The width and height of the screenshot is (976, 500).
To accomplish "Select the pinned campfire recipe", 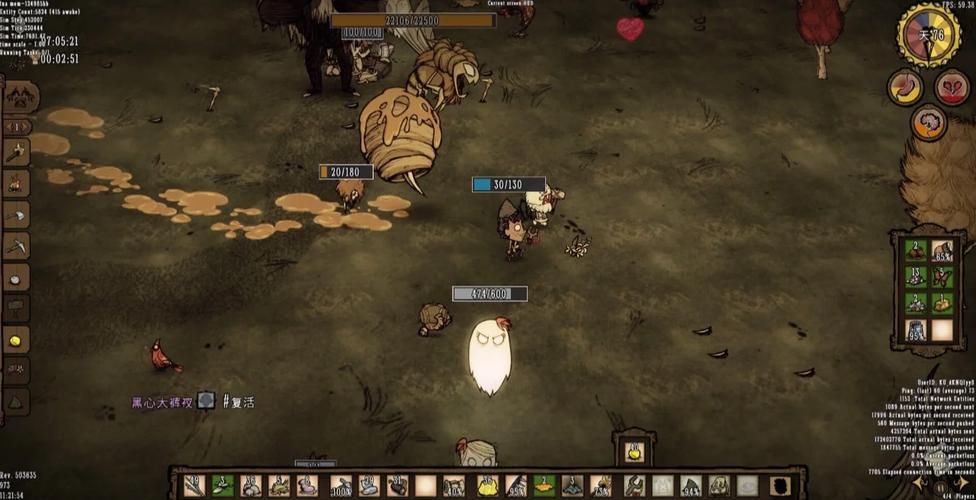I will coord(16,183).
